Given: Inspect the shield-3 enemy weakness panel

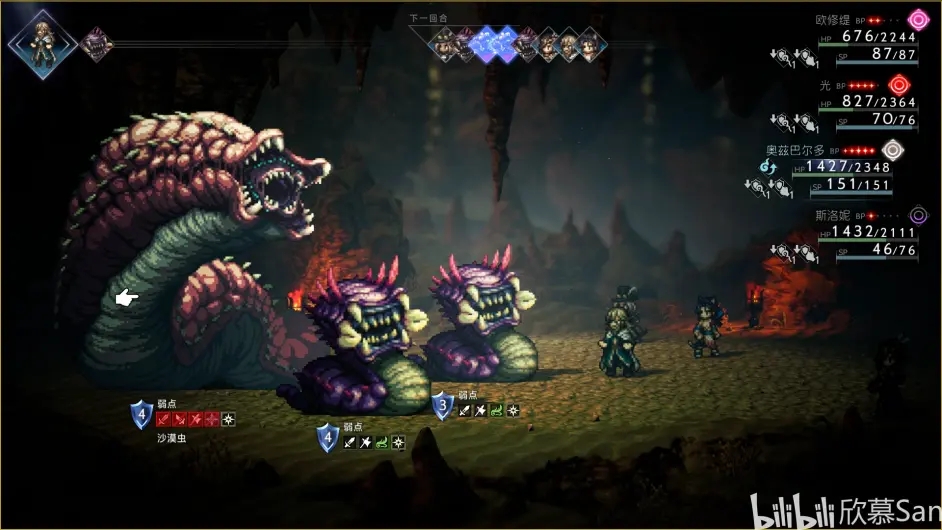Looking at the screenshot, I should click(x=477, y=405).
